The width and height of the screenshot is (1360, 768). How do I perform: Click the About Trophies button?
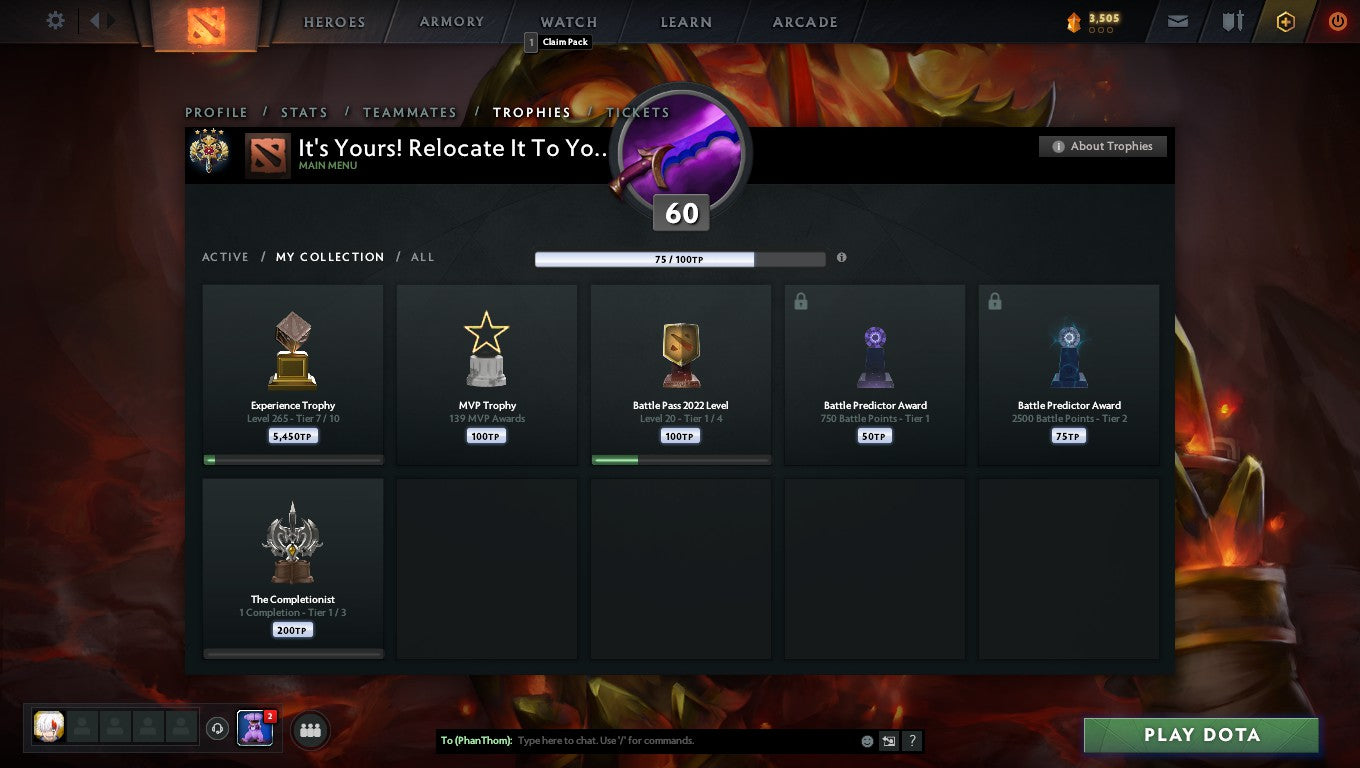[x=1103, y=146]
